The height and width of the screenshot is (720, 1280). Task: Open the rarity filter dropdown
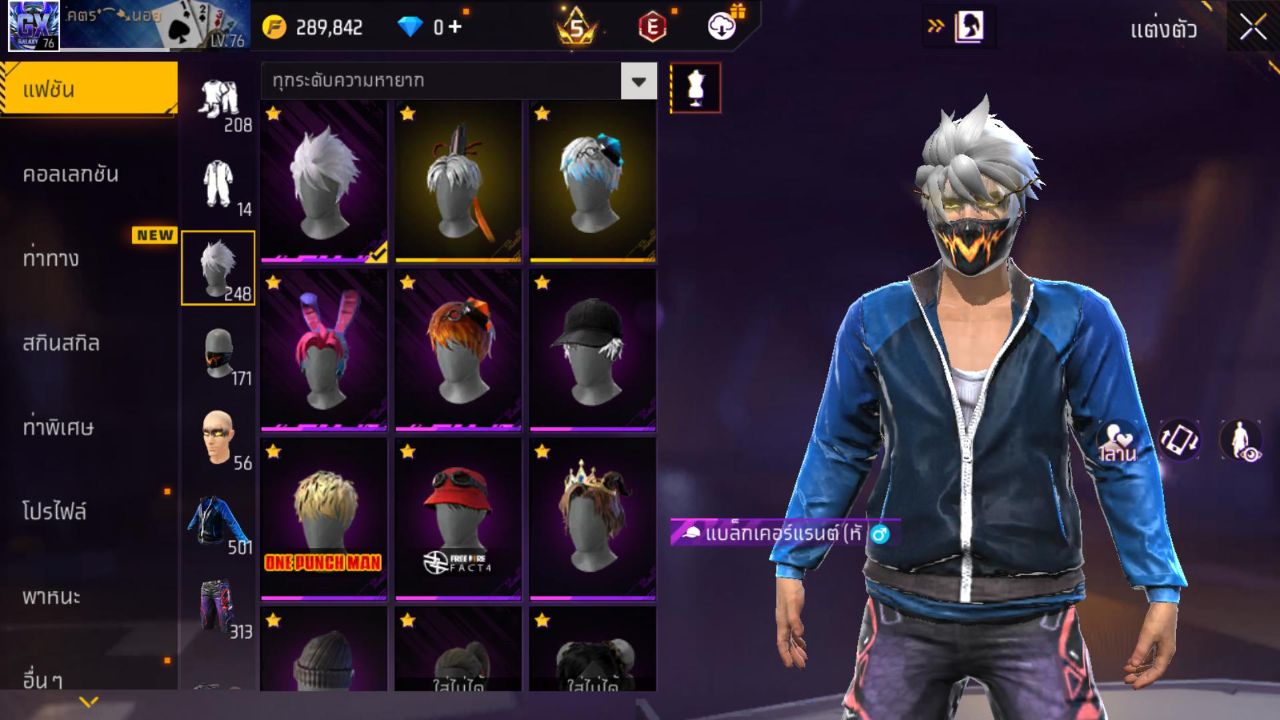(640, 82)
